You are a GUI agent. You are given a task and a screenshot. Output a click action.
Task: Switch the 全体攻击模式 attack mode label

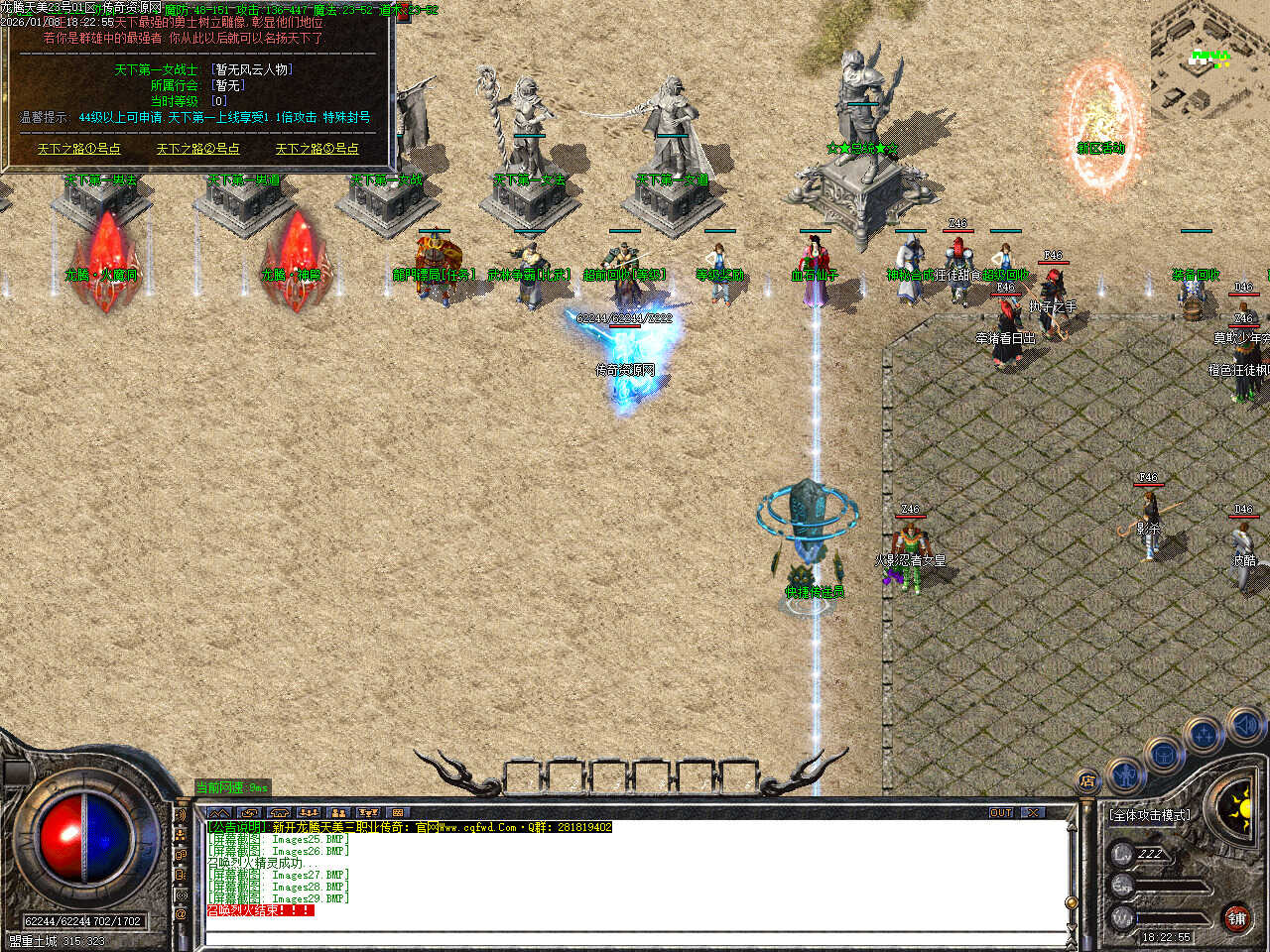tap(1151, 815)
